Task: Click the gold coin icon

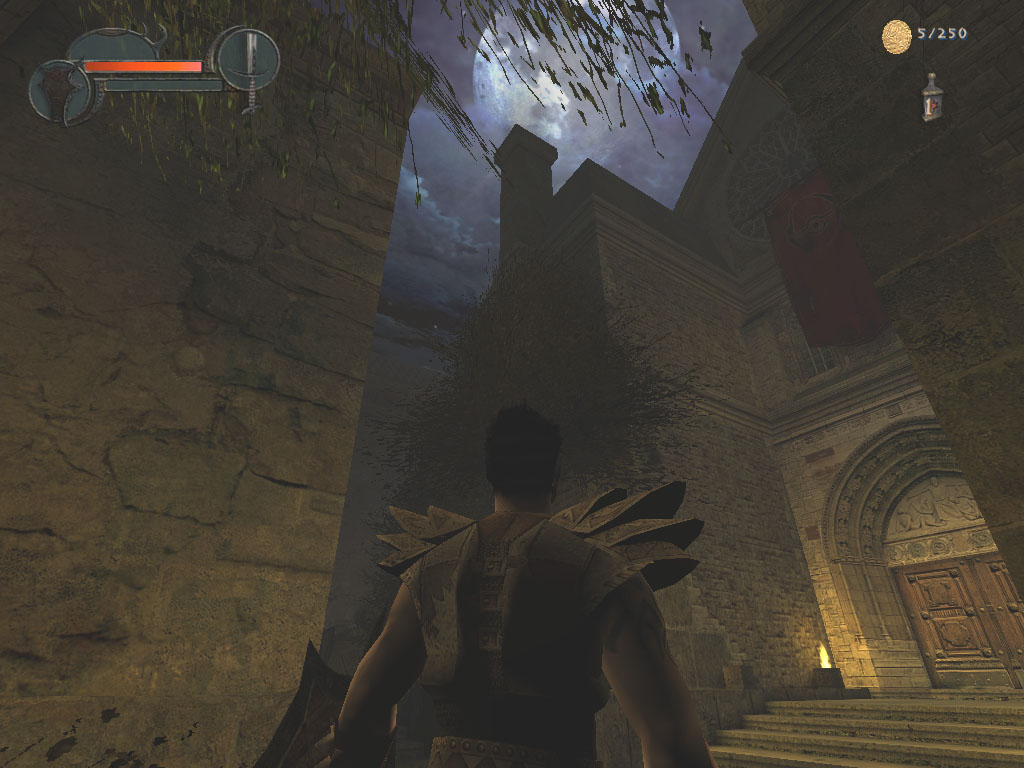Action: pyautogui.click(x=896, y=36)
